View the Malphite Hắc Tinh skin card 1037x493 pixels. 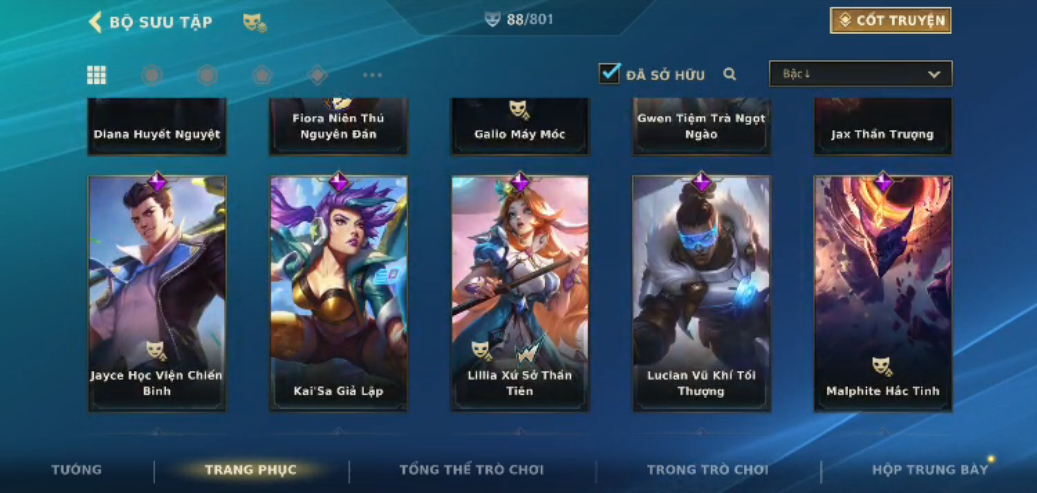(x=883, y=293)
